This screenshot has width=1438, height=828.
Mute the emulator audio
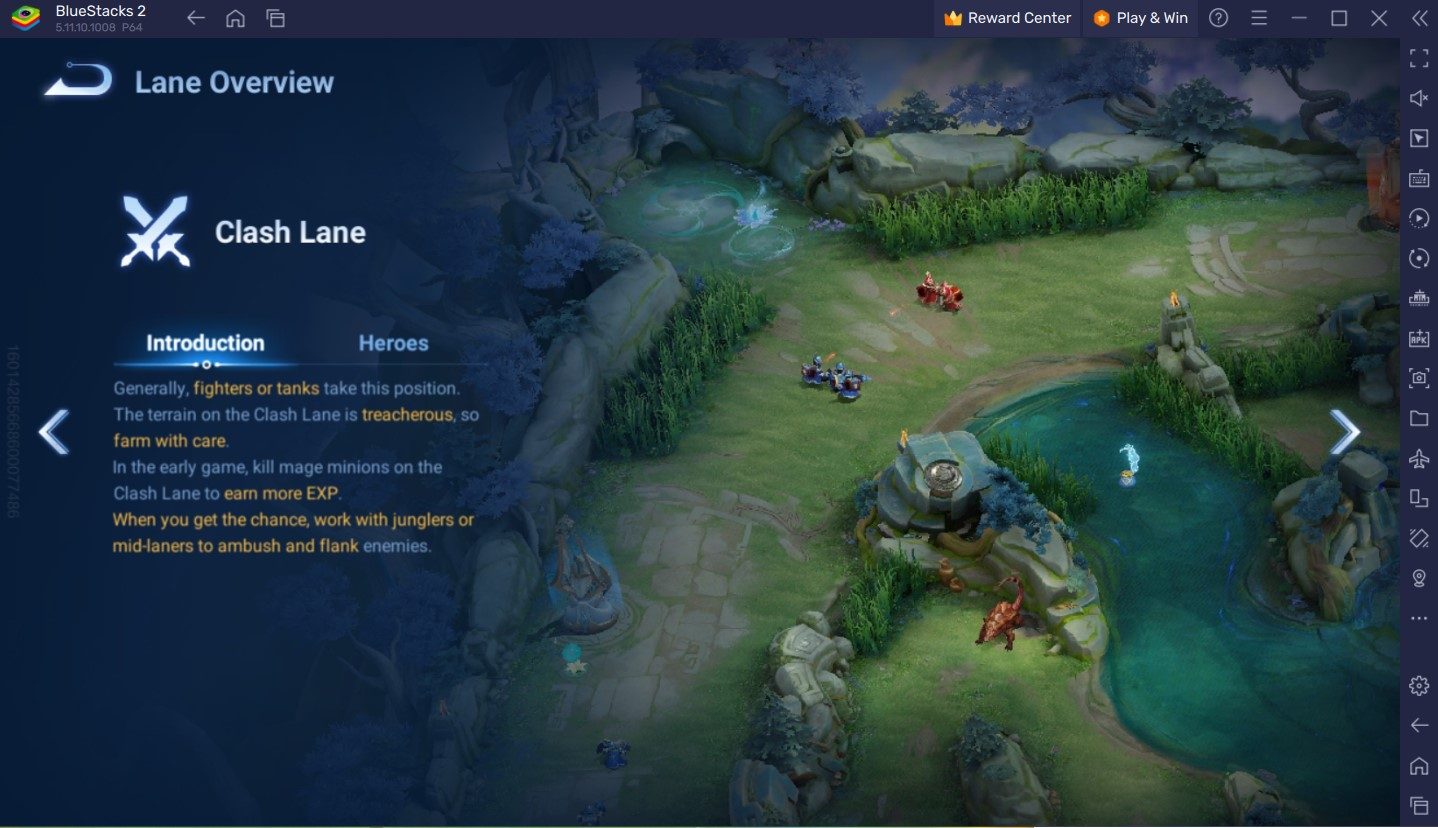tap(1418, 97)
